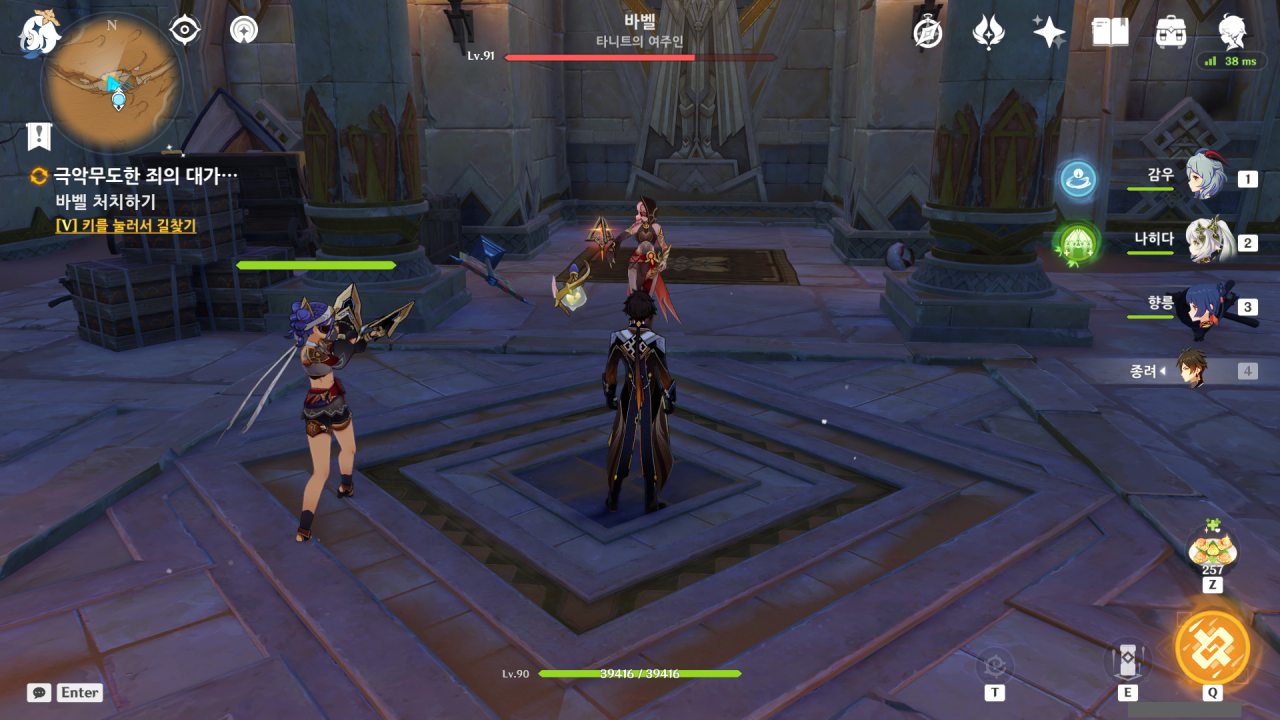Viewport: 1280px width, 720px height.
Task: Open the Adventurer Handbook book icon
Action: pyautogui.click(x=1110, y=32)
